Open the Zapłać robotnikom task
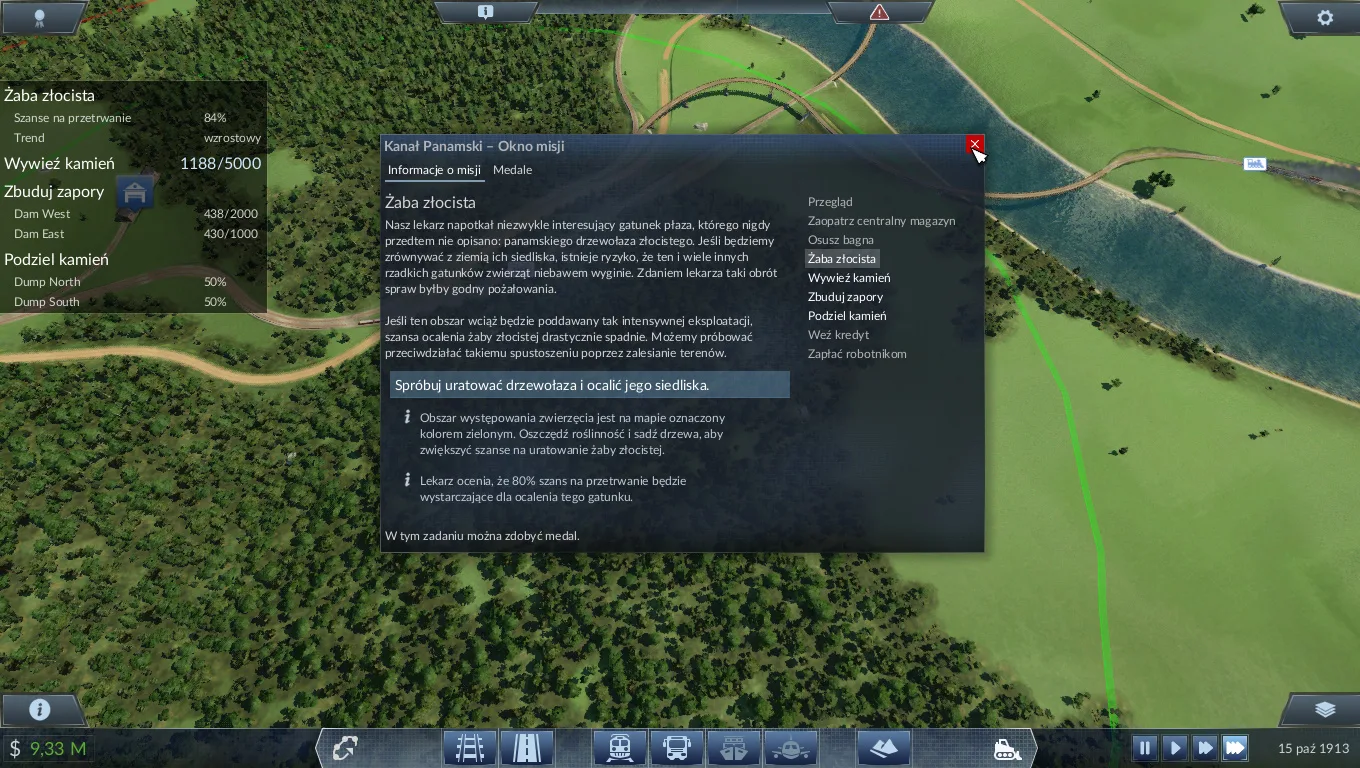 857,354
